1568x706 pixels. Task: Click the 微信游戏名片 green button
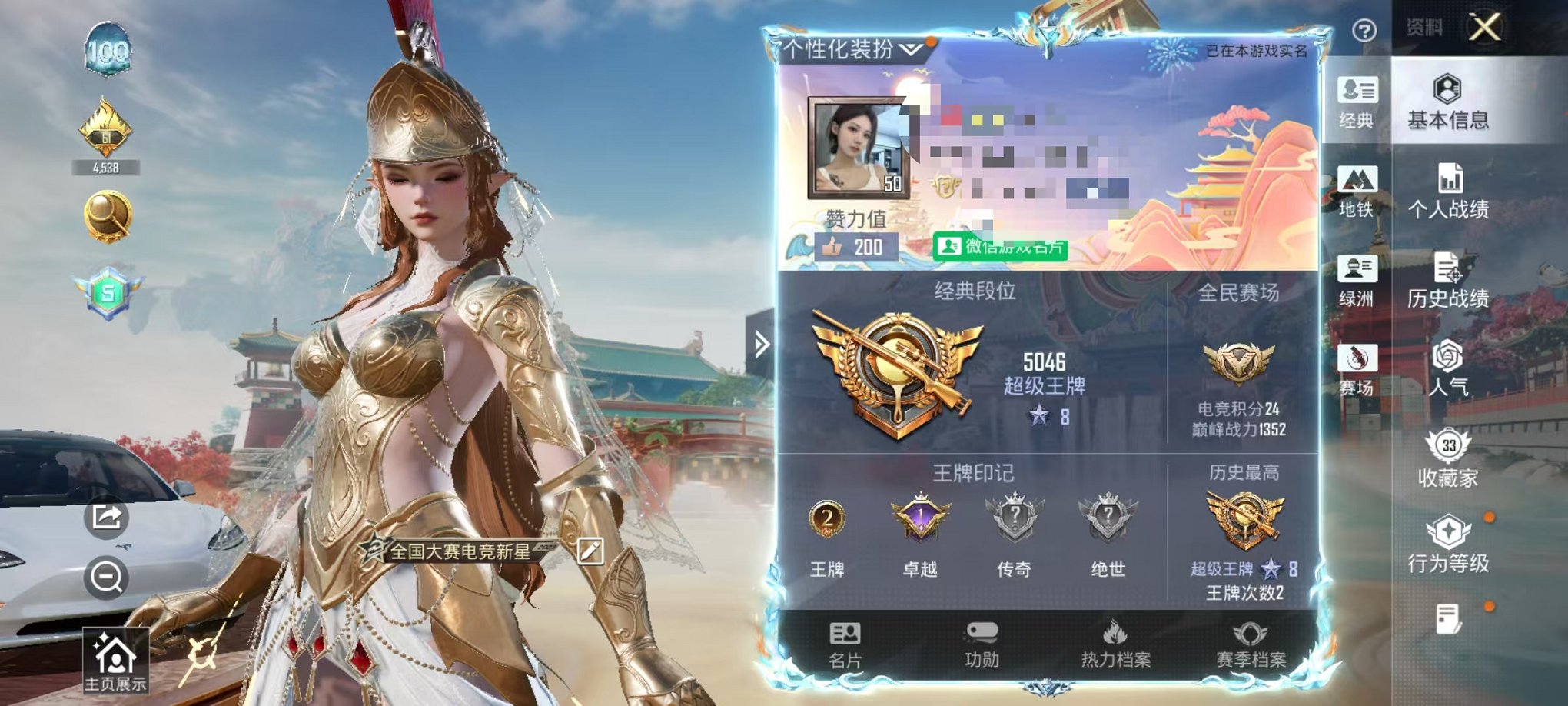coord(999,248)
